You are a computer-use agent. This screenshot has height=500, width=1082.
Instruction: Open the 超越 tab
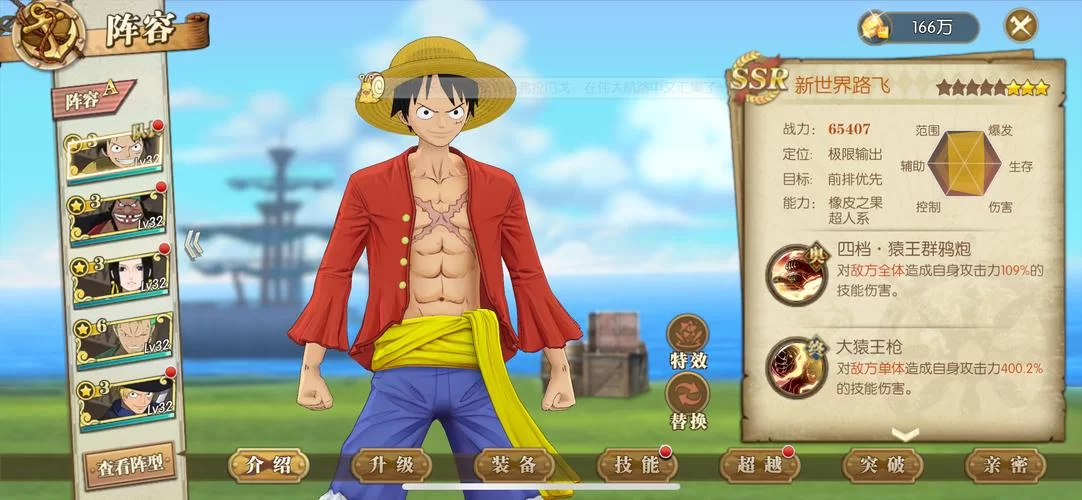(x=760, y=465)
